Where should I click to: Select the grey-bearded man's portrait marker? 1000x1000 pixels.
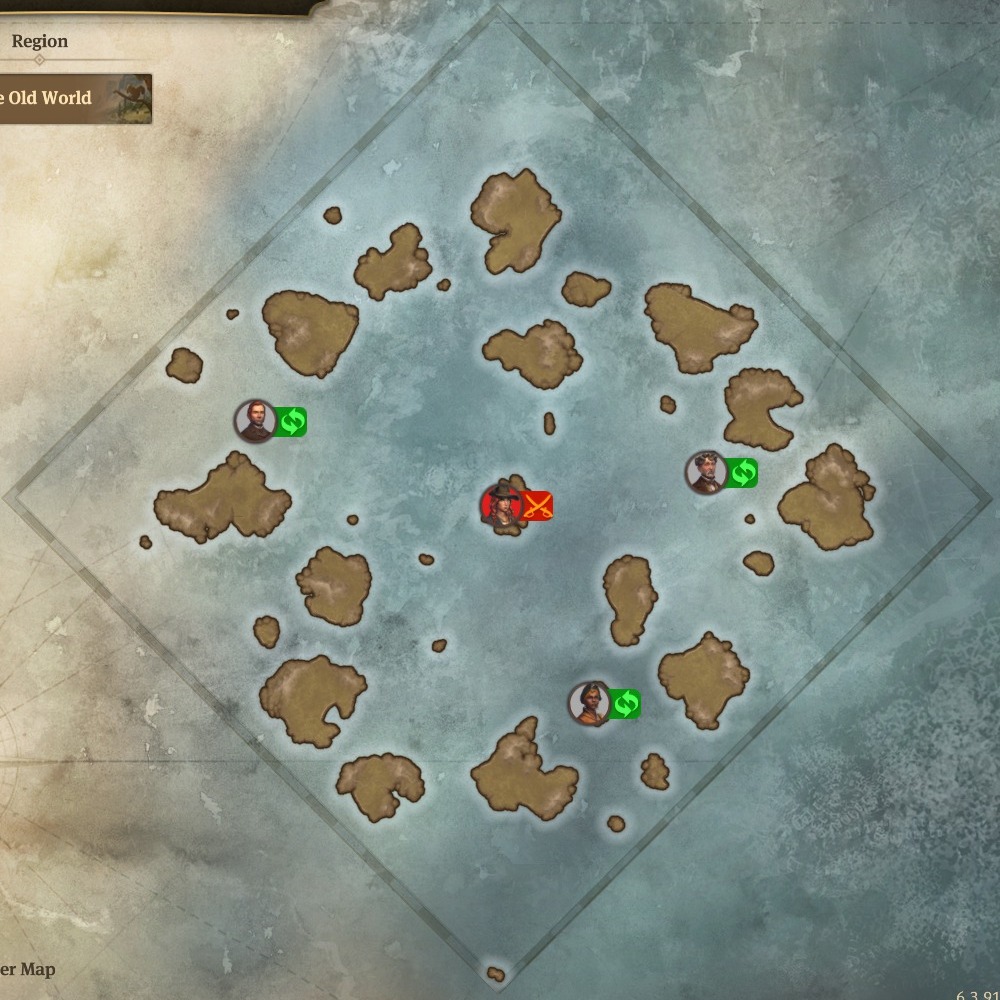point(705,472)
